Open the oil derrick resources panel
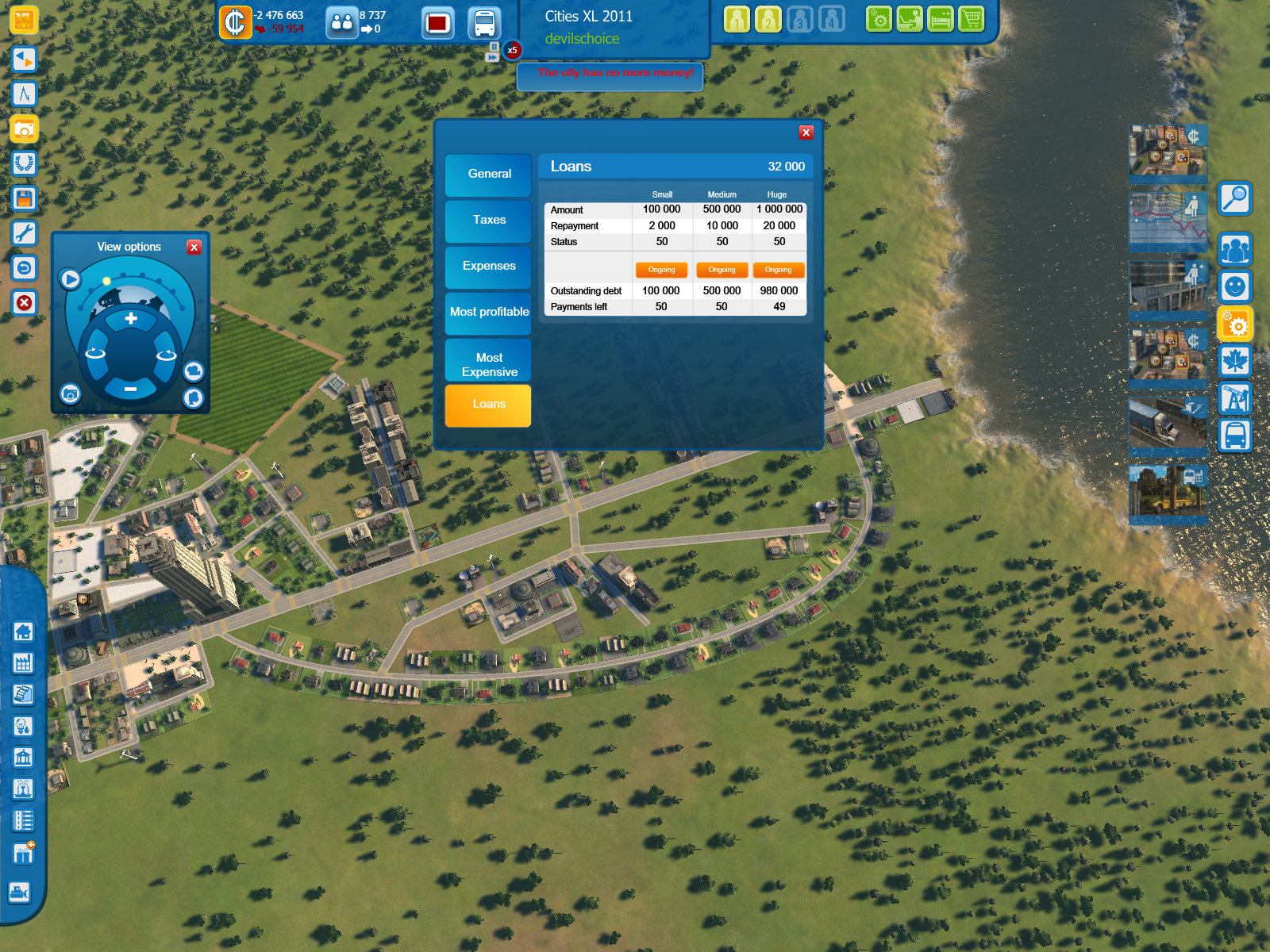The height and width of the screenshot is (952, 1270). point(1235,398)
